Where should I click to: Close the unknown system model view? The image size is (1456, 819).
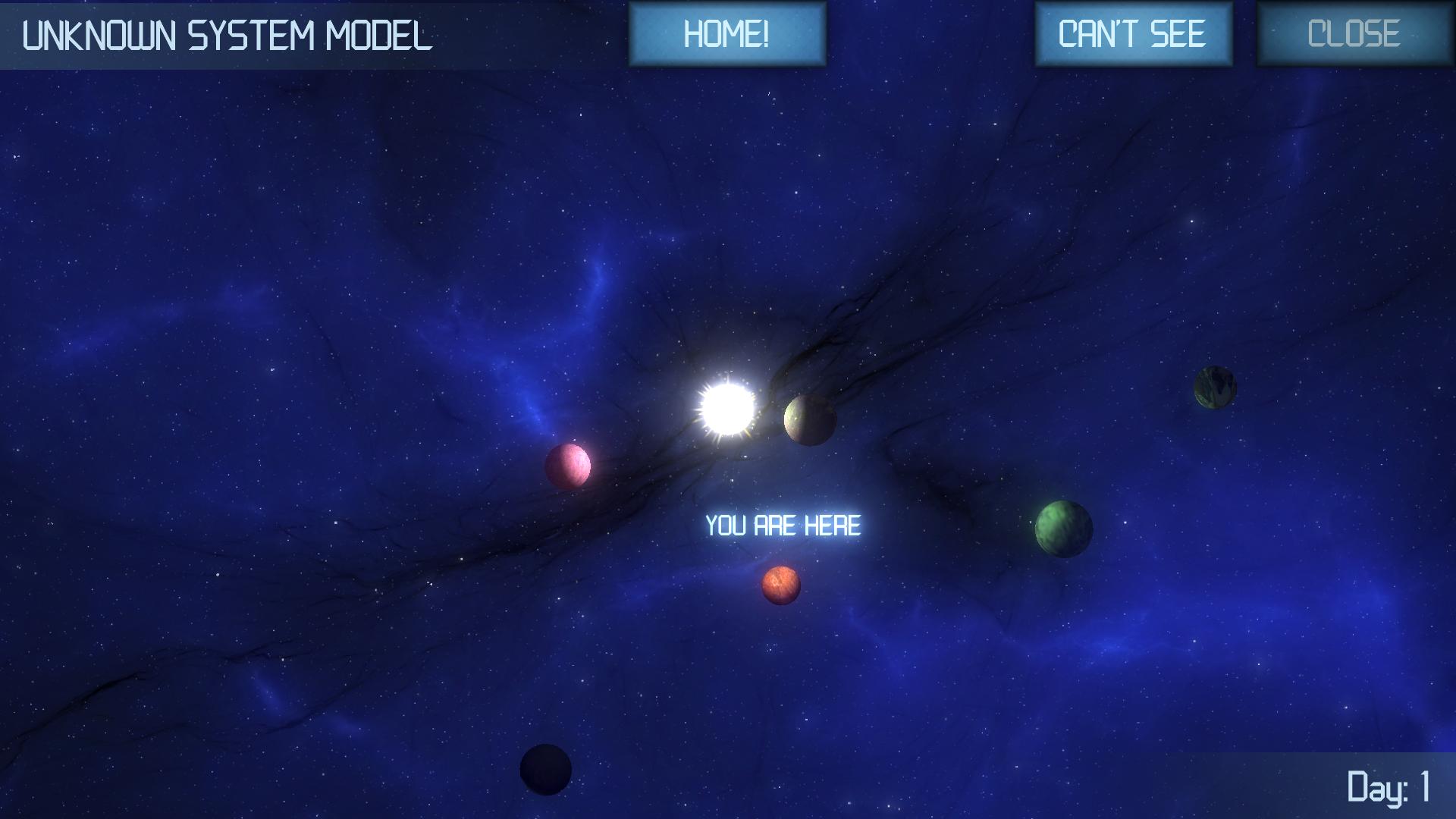(x=1354, y=34)
